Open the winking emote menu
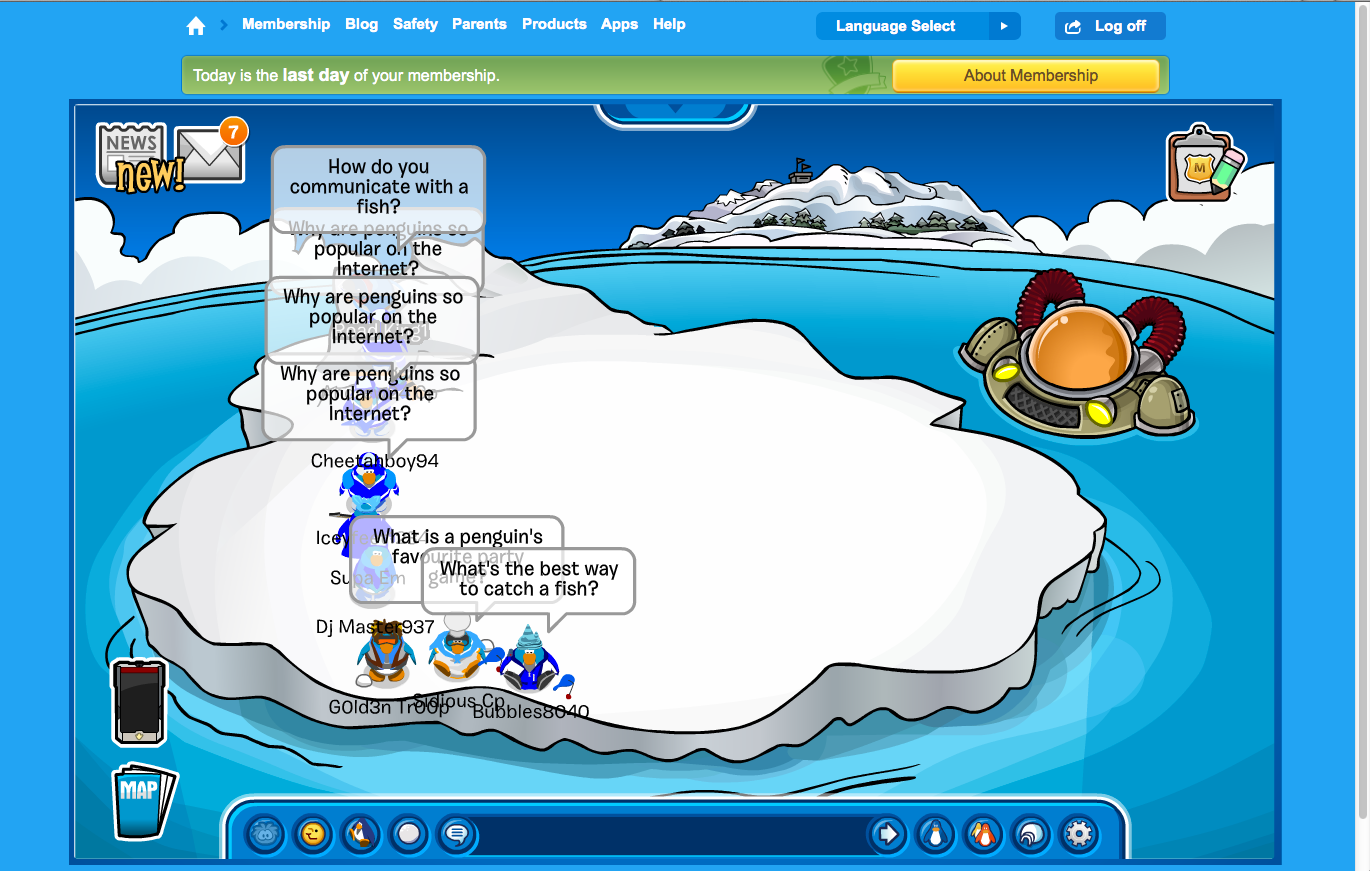1370x871 pixels. (313, 834)
